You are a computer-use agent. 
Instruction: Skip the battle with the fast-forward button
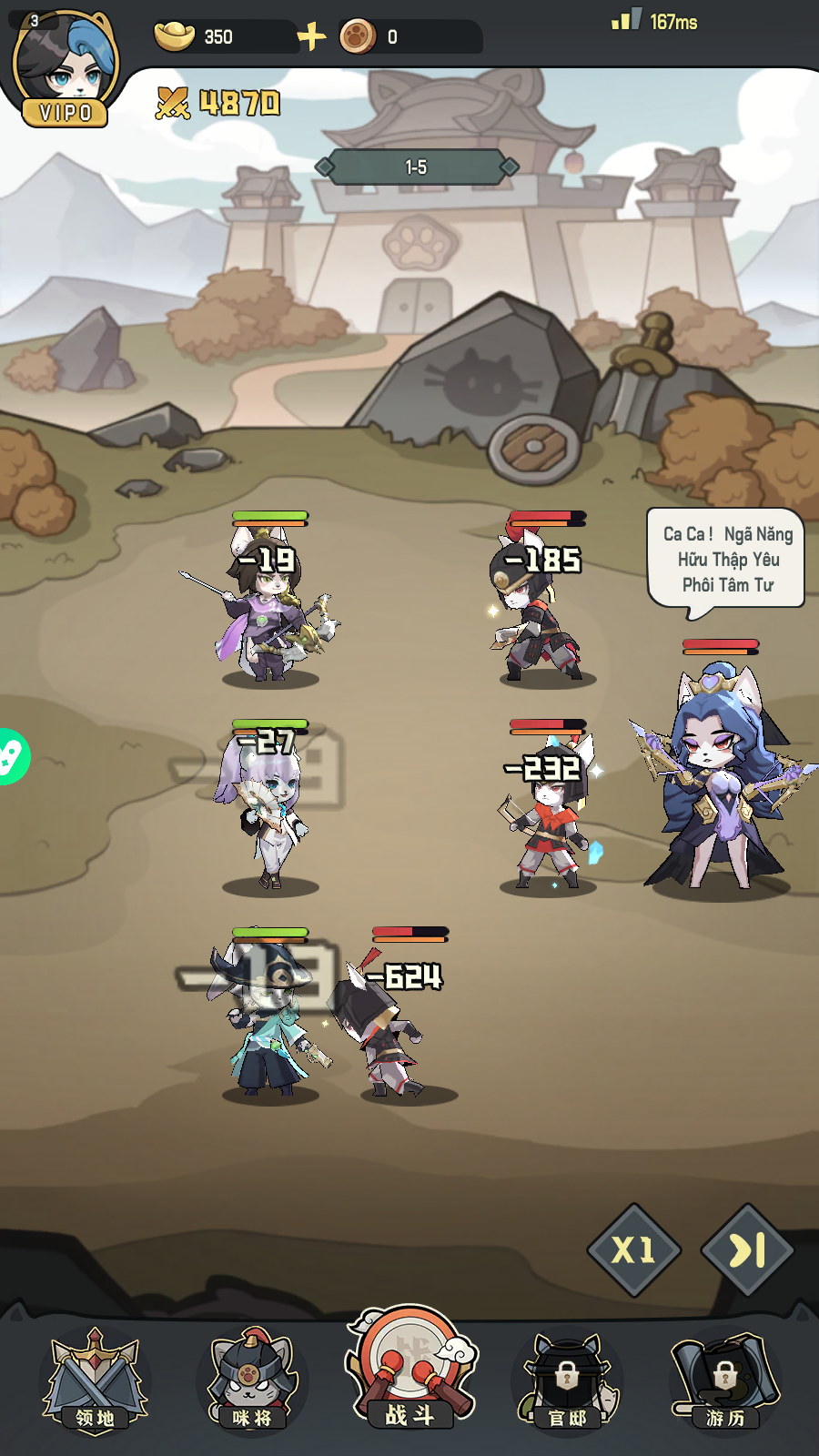pos(747,1250)
